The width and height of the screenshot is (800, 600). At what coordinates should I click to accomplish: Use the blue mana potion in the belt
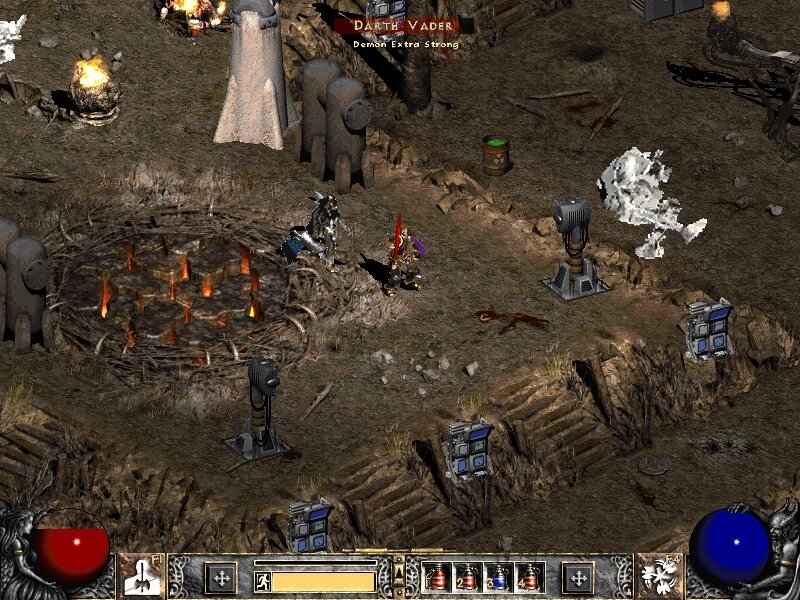pos(498,577)
